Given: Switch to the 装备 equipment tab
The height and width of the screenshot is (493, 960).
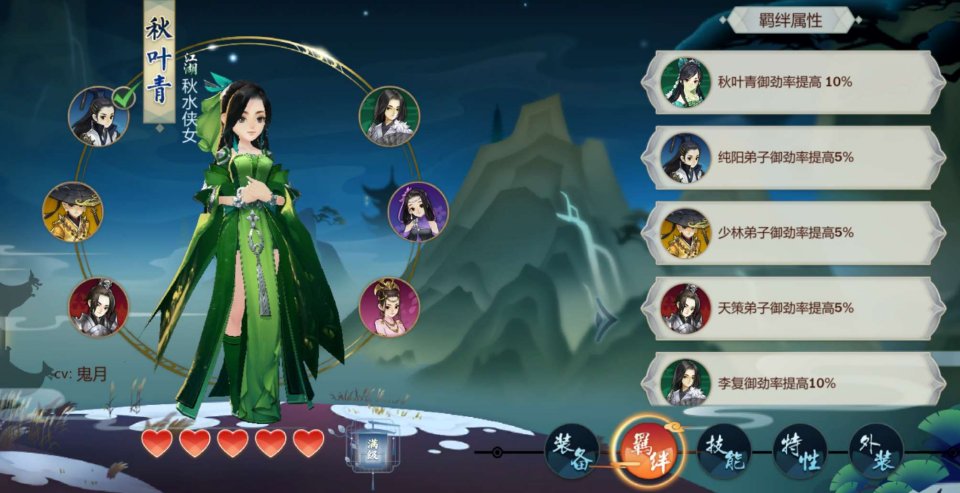Looking at the screenshot, I should [x=572, y=451].
